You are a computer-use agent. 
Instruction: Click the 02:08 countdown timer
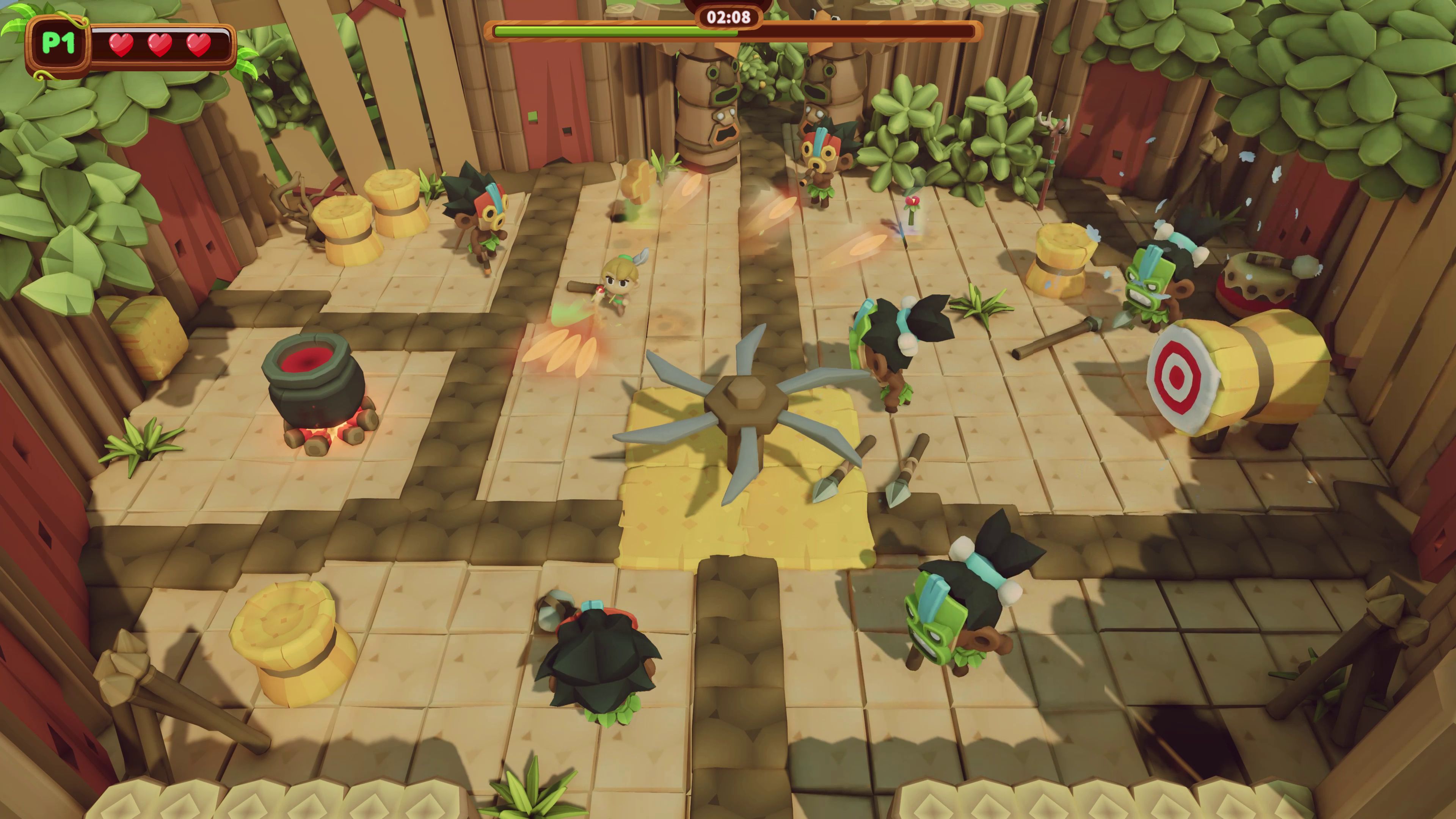point(728,18)
